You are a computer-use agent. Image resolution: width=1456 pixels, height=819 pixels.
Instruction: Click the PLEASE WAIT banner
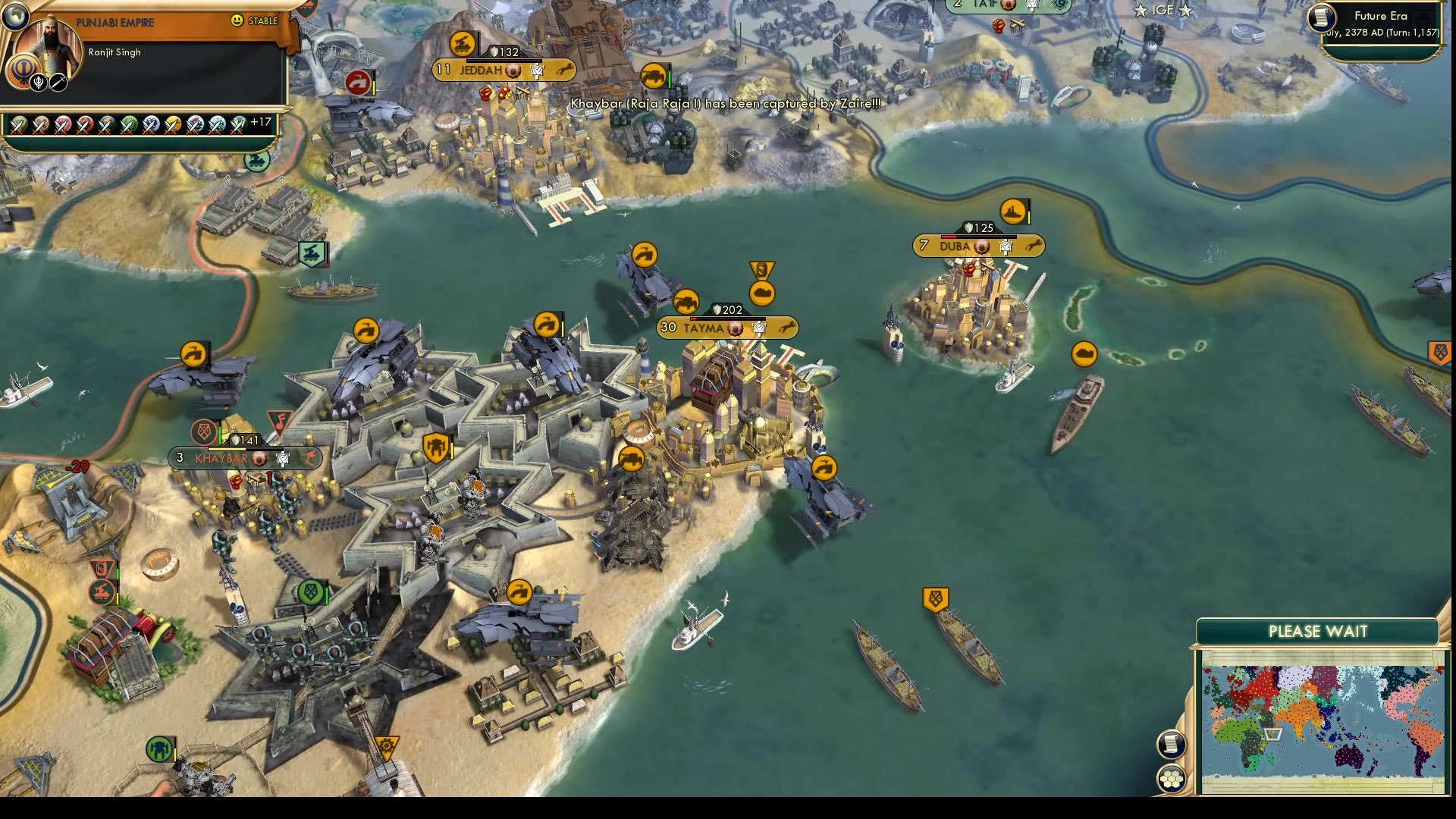point(1318,631)
